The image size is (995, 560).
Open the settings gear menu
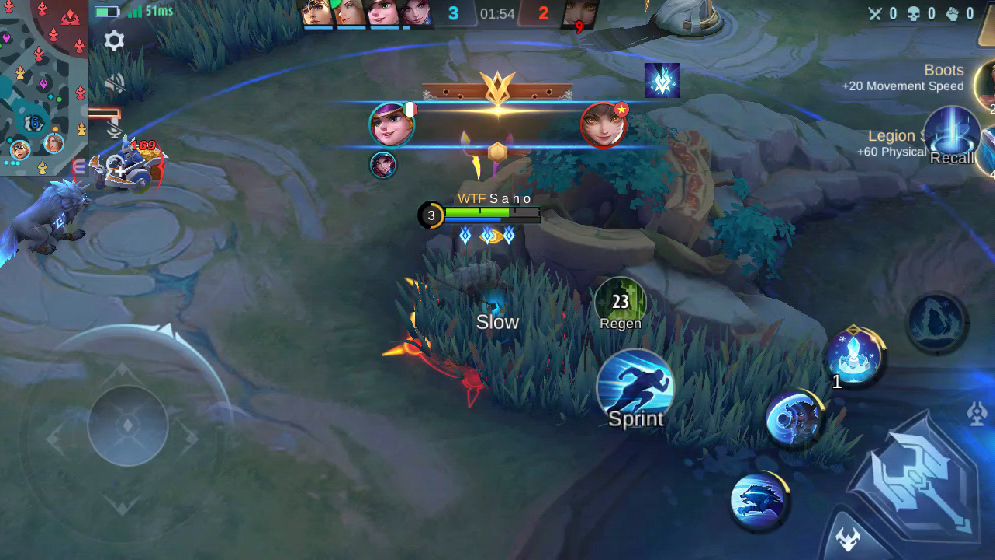115,41
